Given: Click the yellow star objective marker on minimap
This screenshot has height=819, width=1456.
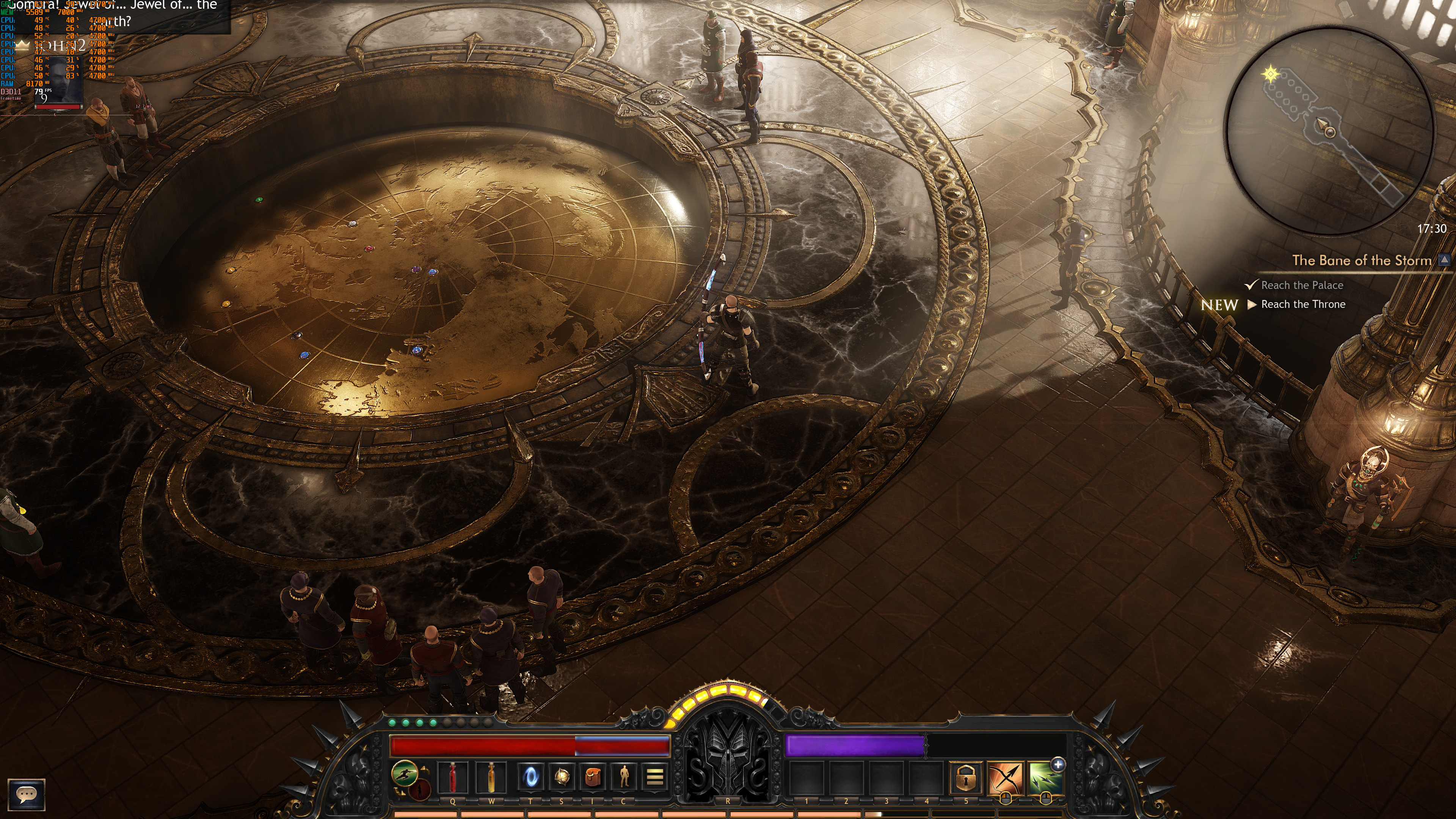Looking at the screenshot, I should pos(1271,74).
